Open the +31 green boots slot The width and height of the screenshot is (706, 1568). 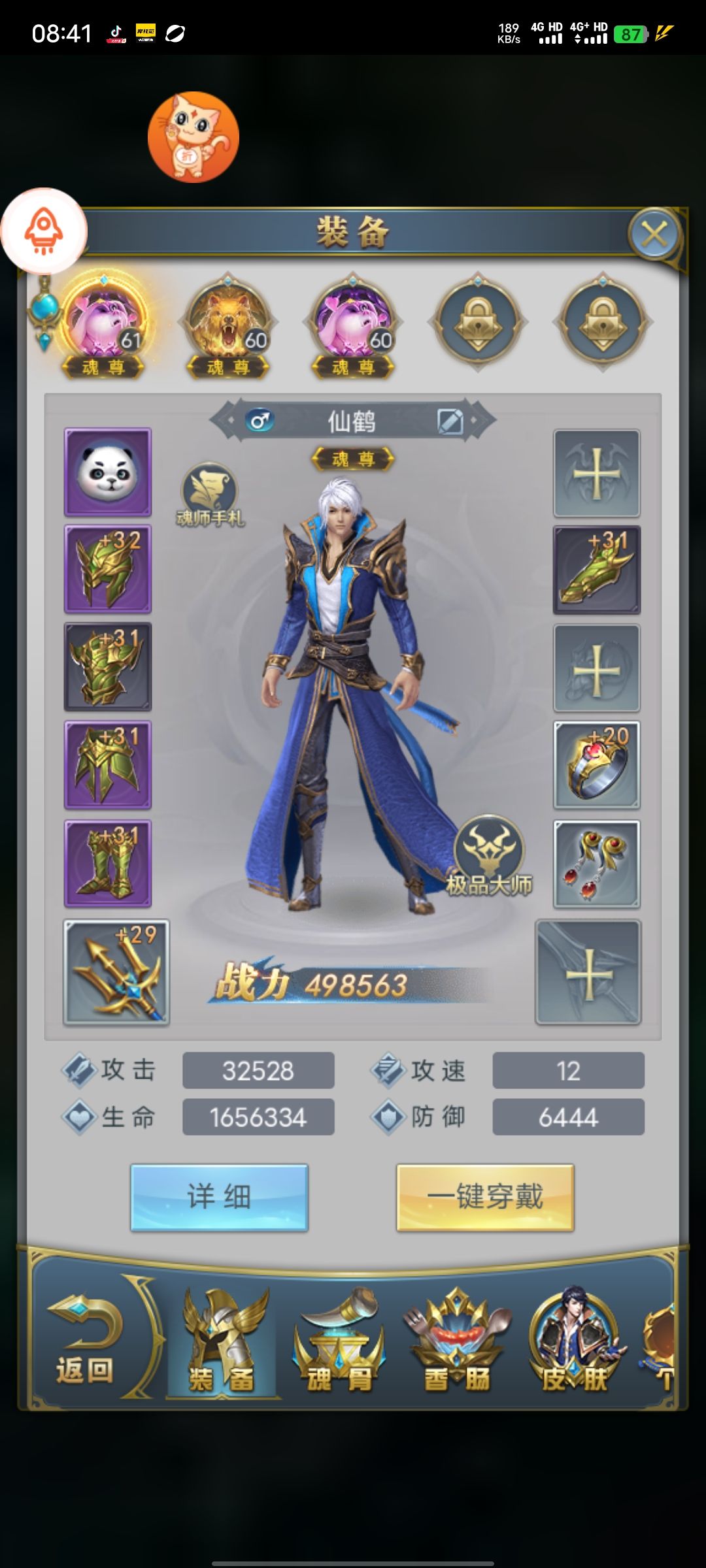[x=108, y=864]
